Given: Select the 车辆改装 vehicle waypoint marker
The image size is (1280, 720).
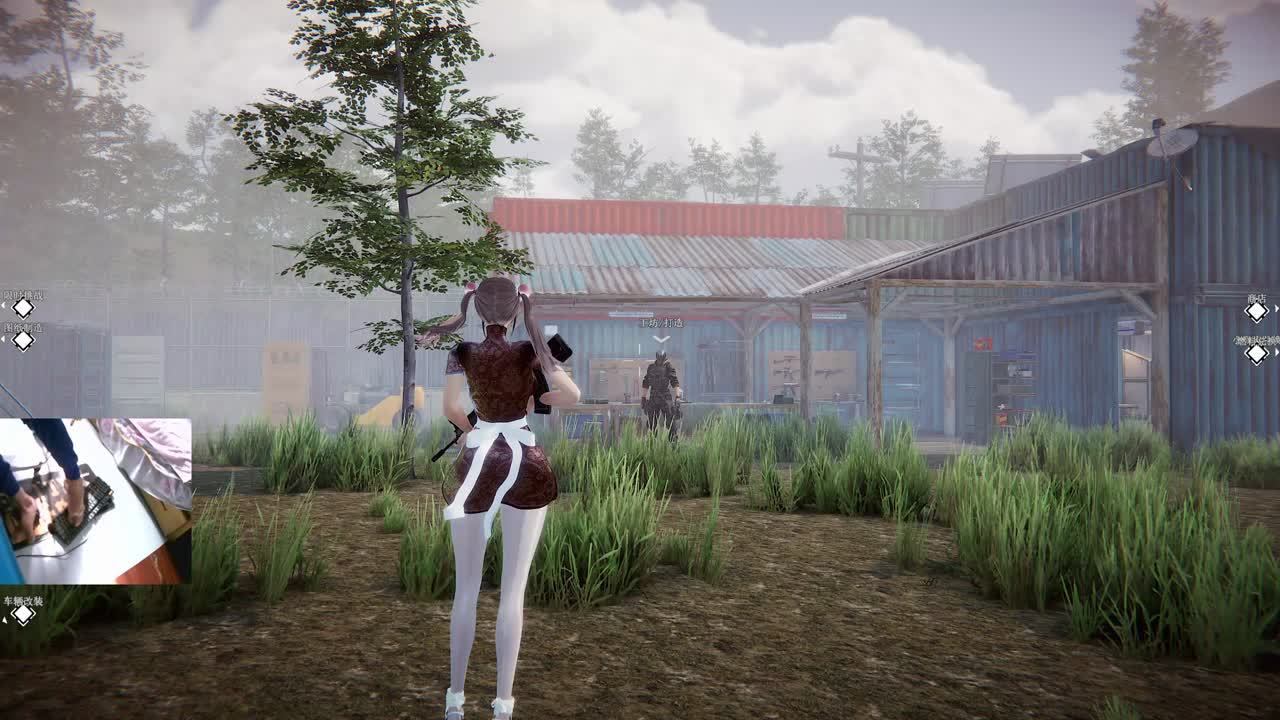Looking at the screenshot, I should pyautogui.click(x=22, y=614).
